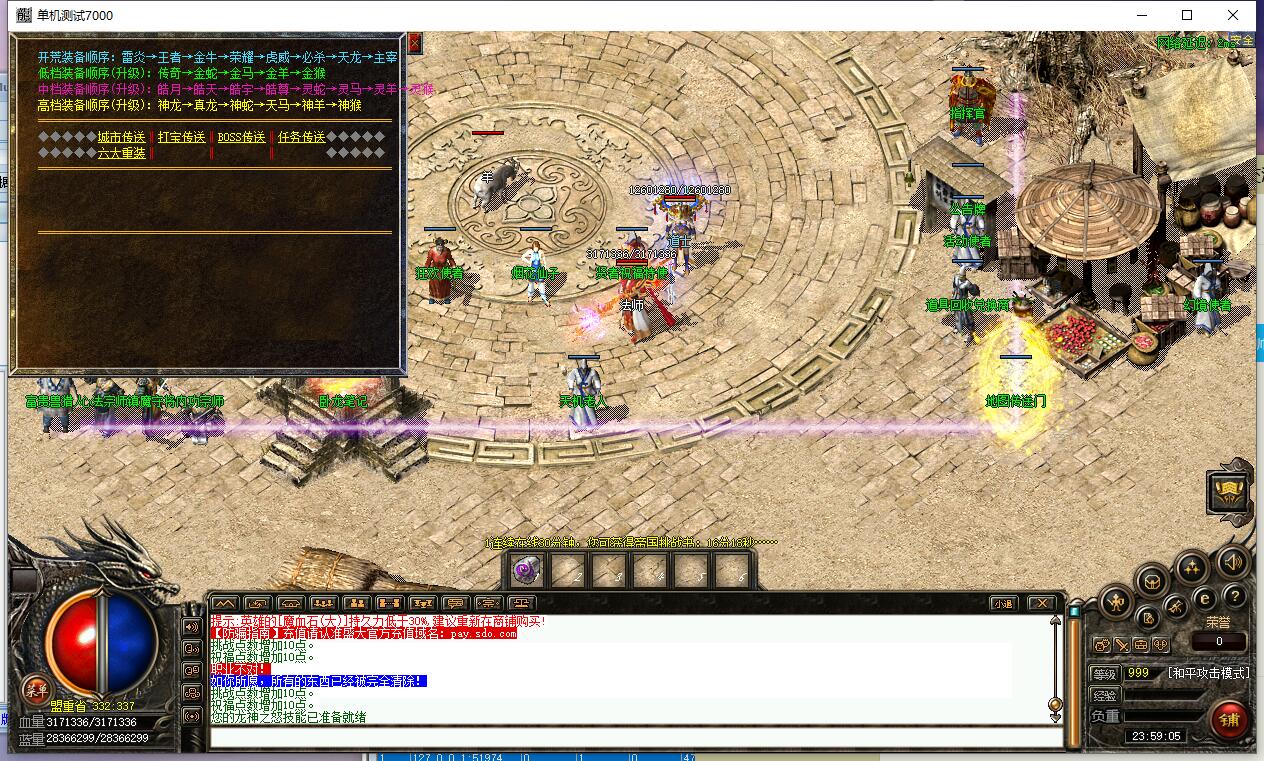Click the 等级 level button
Image resolution: width=1264 pixels, height=761 pixels.
1104,674
